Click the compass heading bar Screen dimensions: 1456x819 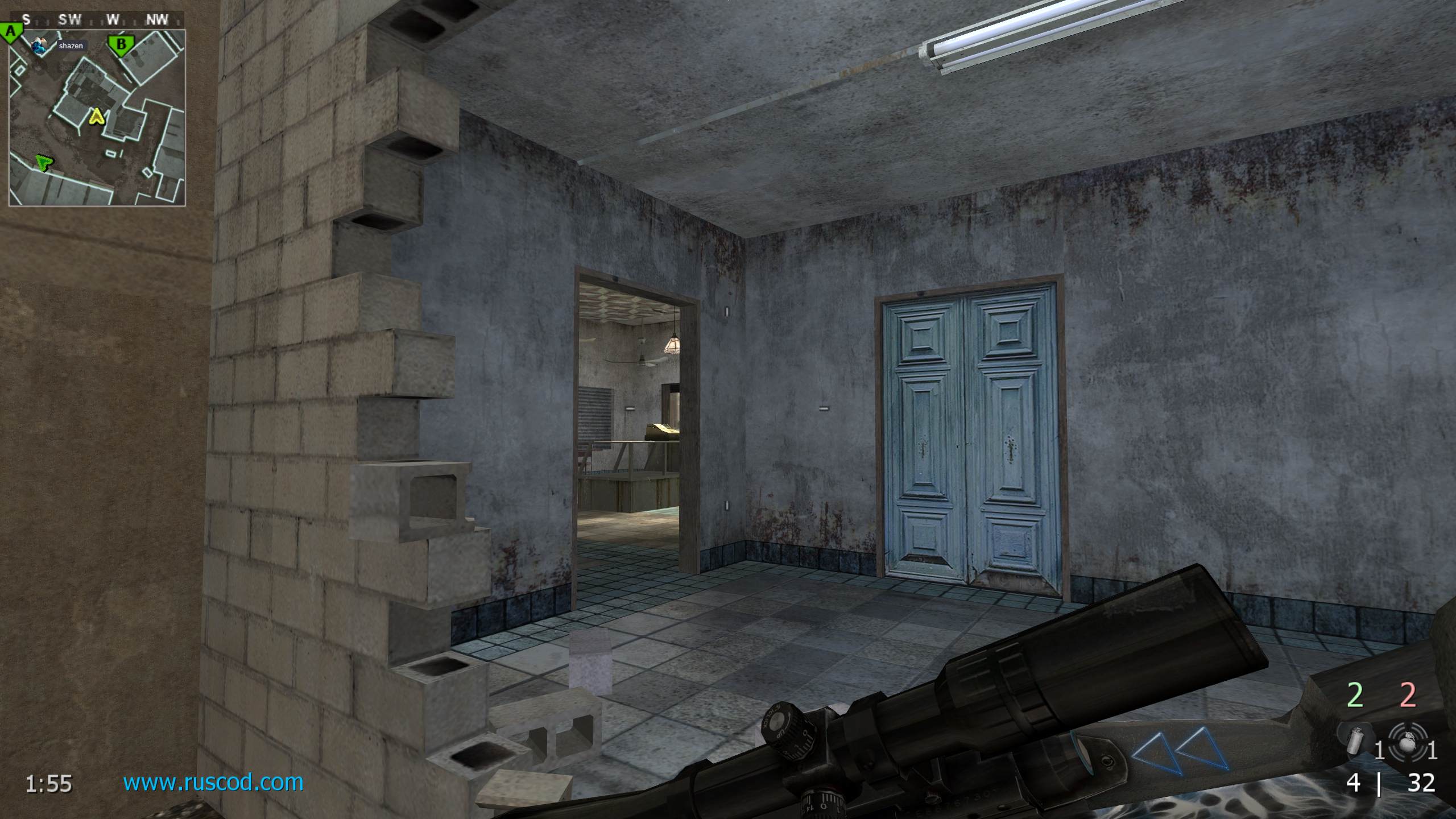(97, 20)
